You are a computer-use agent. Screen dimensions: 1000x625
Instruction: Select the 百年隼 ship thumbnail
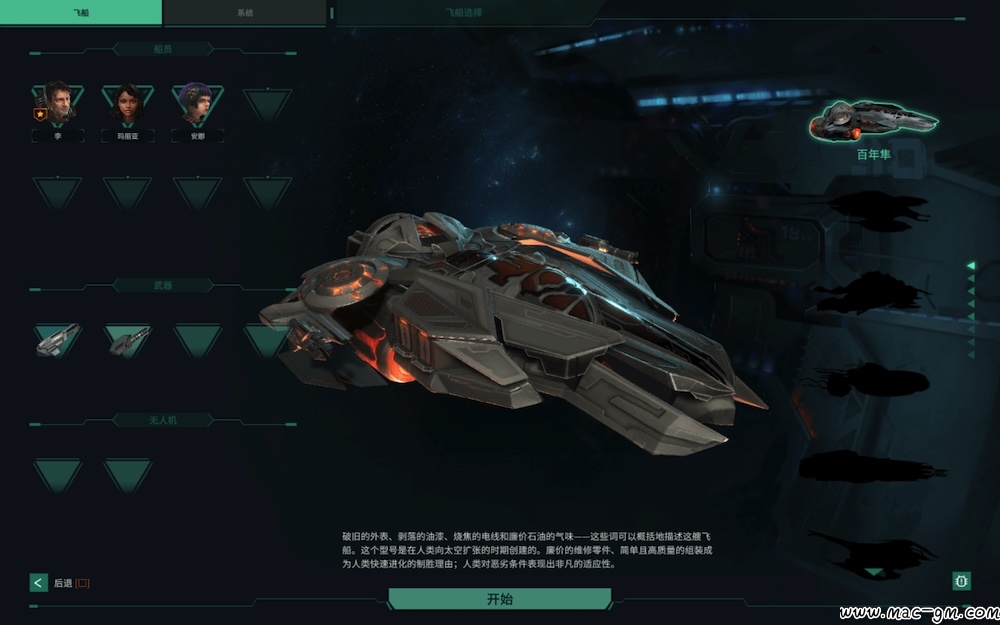click(x=873, y=122)
